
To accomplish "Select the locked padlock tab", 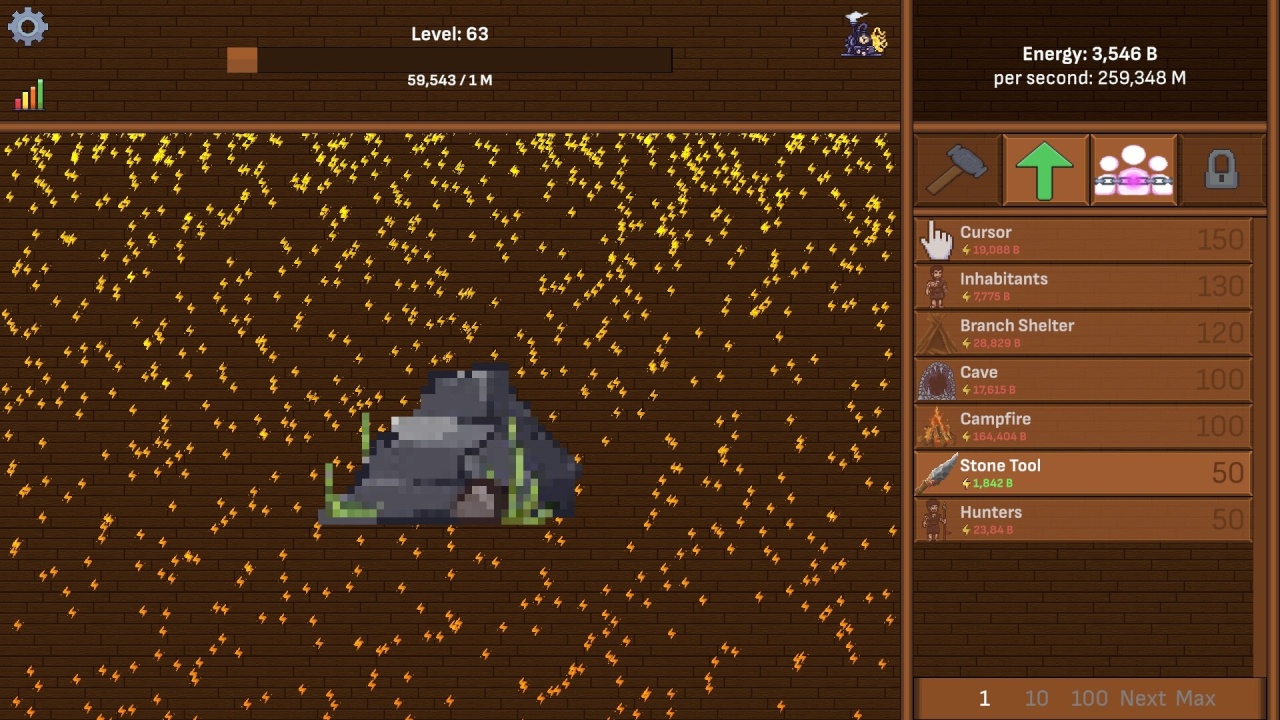I will [1221, 170].
